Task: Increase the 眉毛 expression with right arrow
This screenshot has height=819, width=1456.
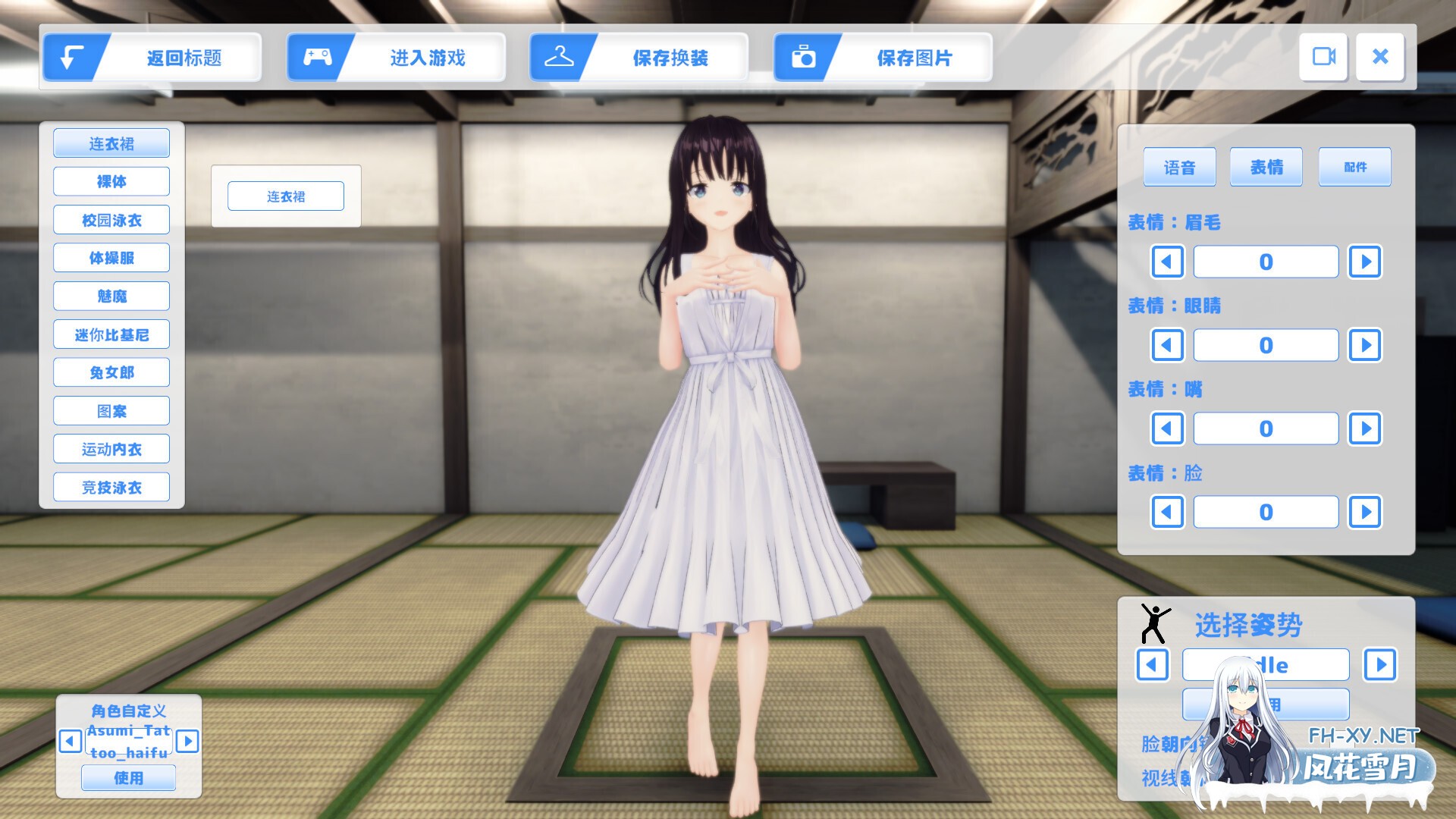Action: click(1364, 262)
